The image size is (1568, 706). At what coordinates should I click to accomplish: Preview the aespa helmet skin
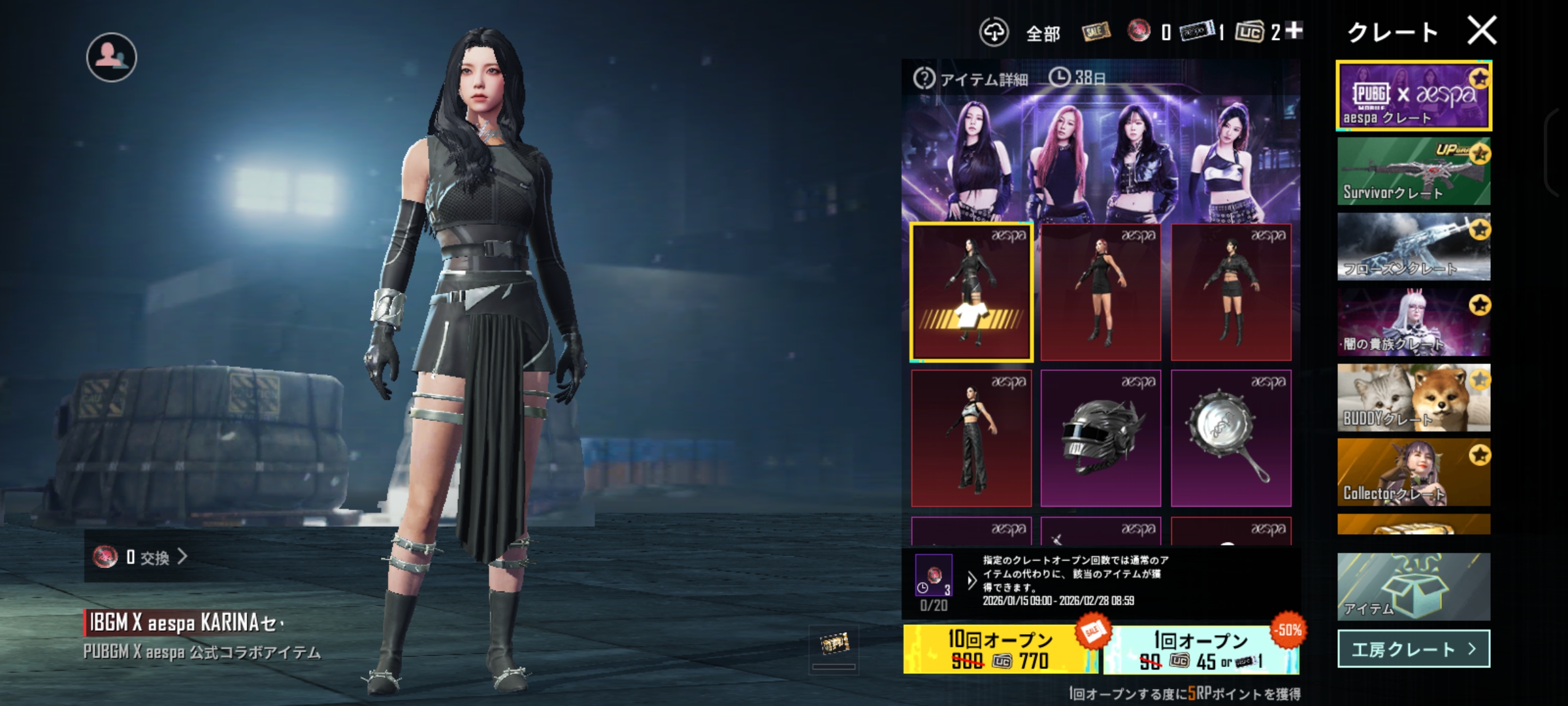click(x=1101, y=438)
